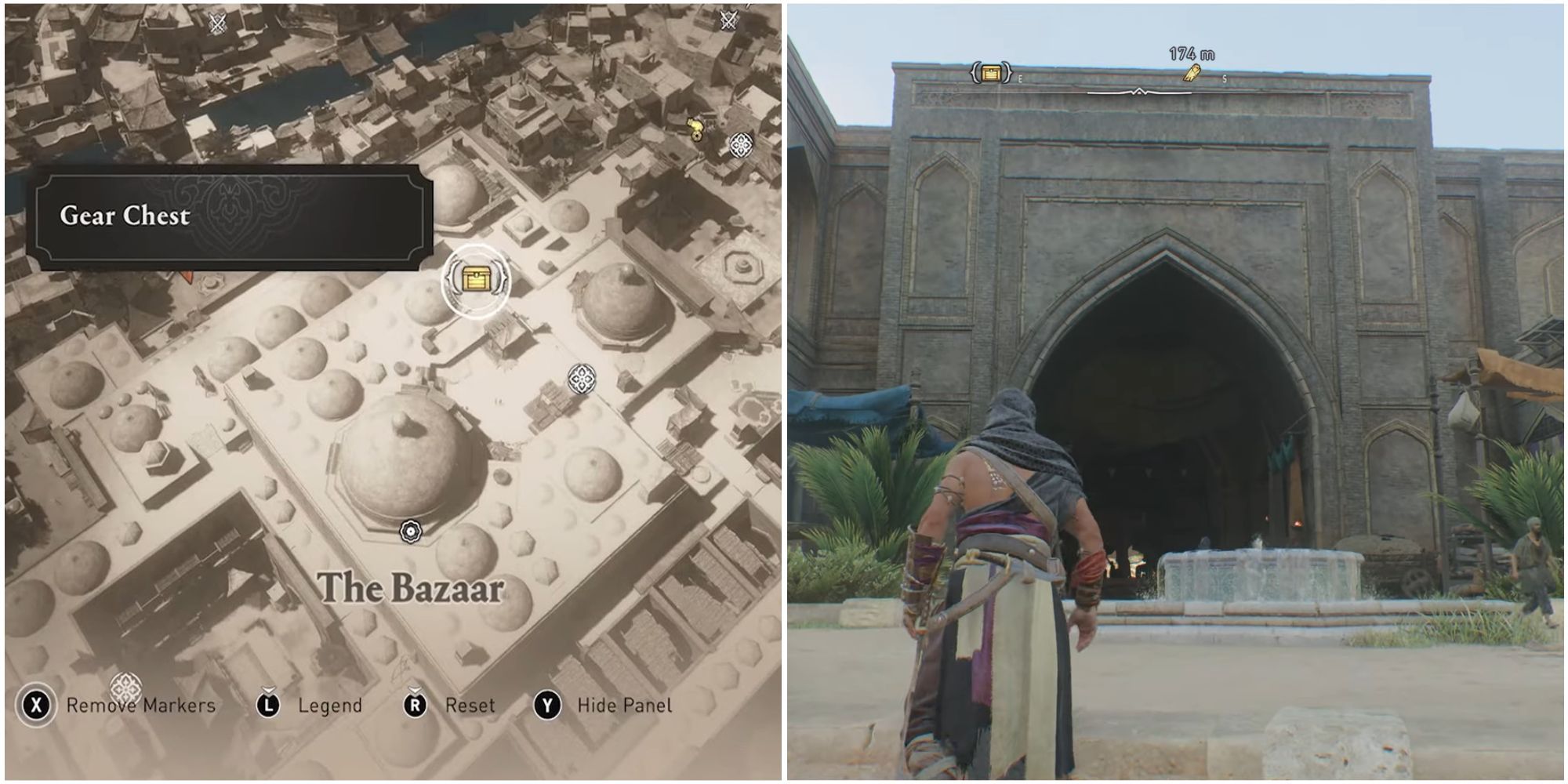Expand the chevron marker on the compass bar
1568x784 pixels.
1138,91
